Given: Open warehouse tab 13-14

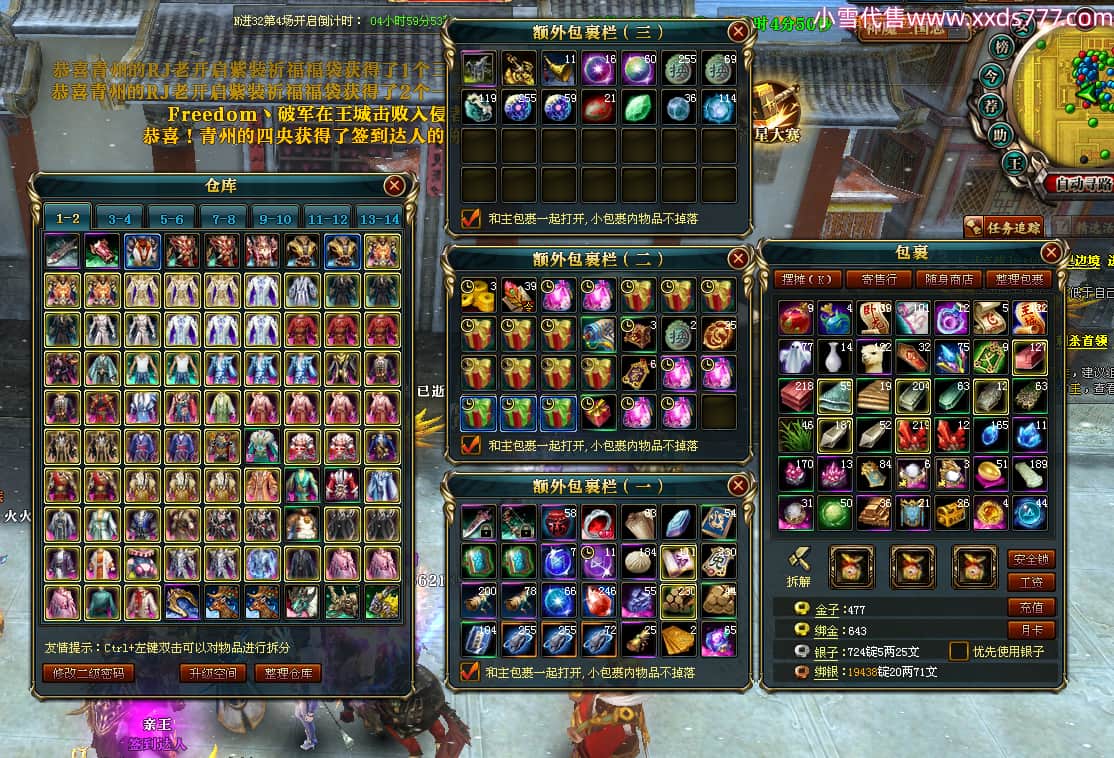Looking at the screenshot, I should pos(378,218).
